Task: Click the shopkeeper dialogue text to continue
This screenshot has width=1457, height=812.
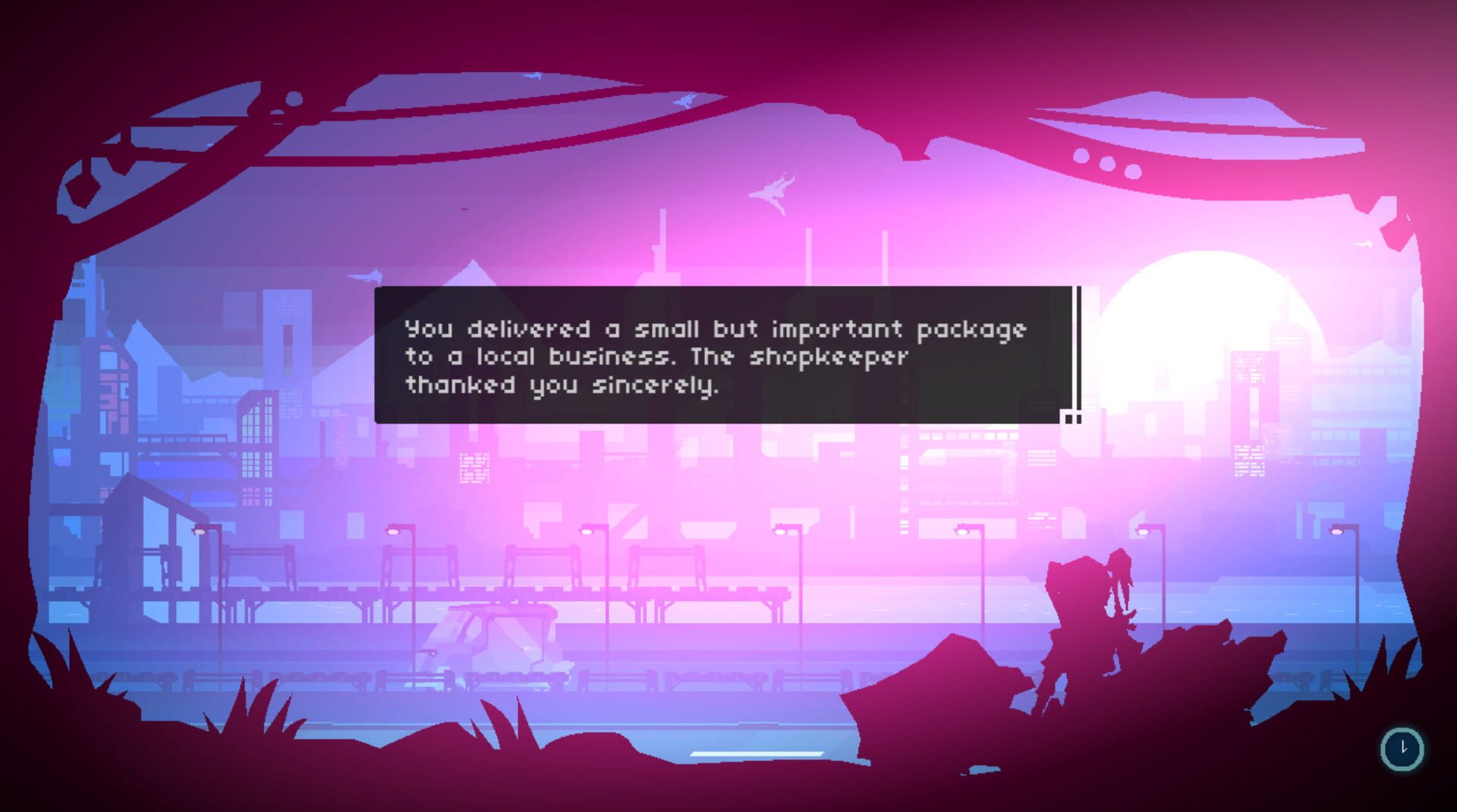Action: (713, 357)
